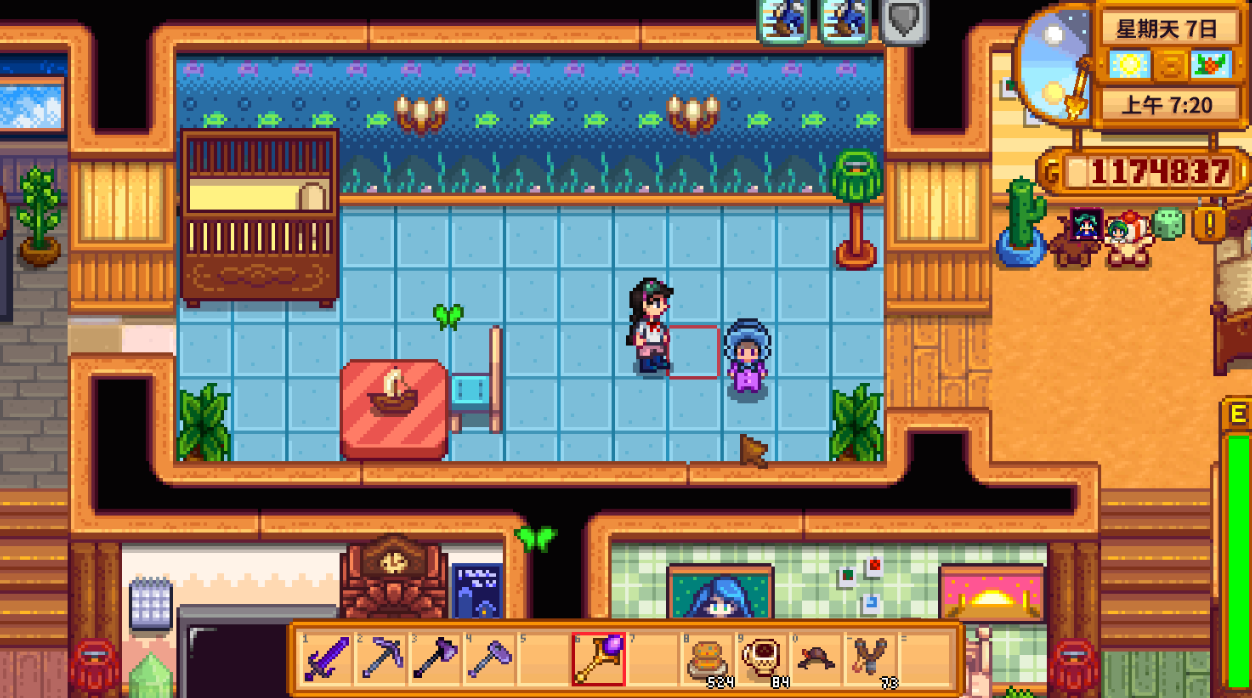This screenshot has height=698, width=1252.
Task: Equip the slingshot from the hotbar
Action: click(869, 659)
